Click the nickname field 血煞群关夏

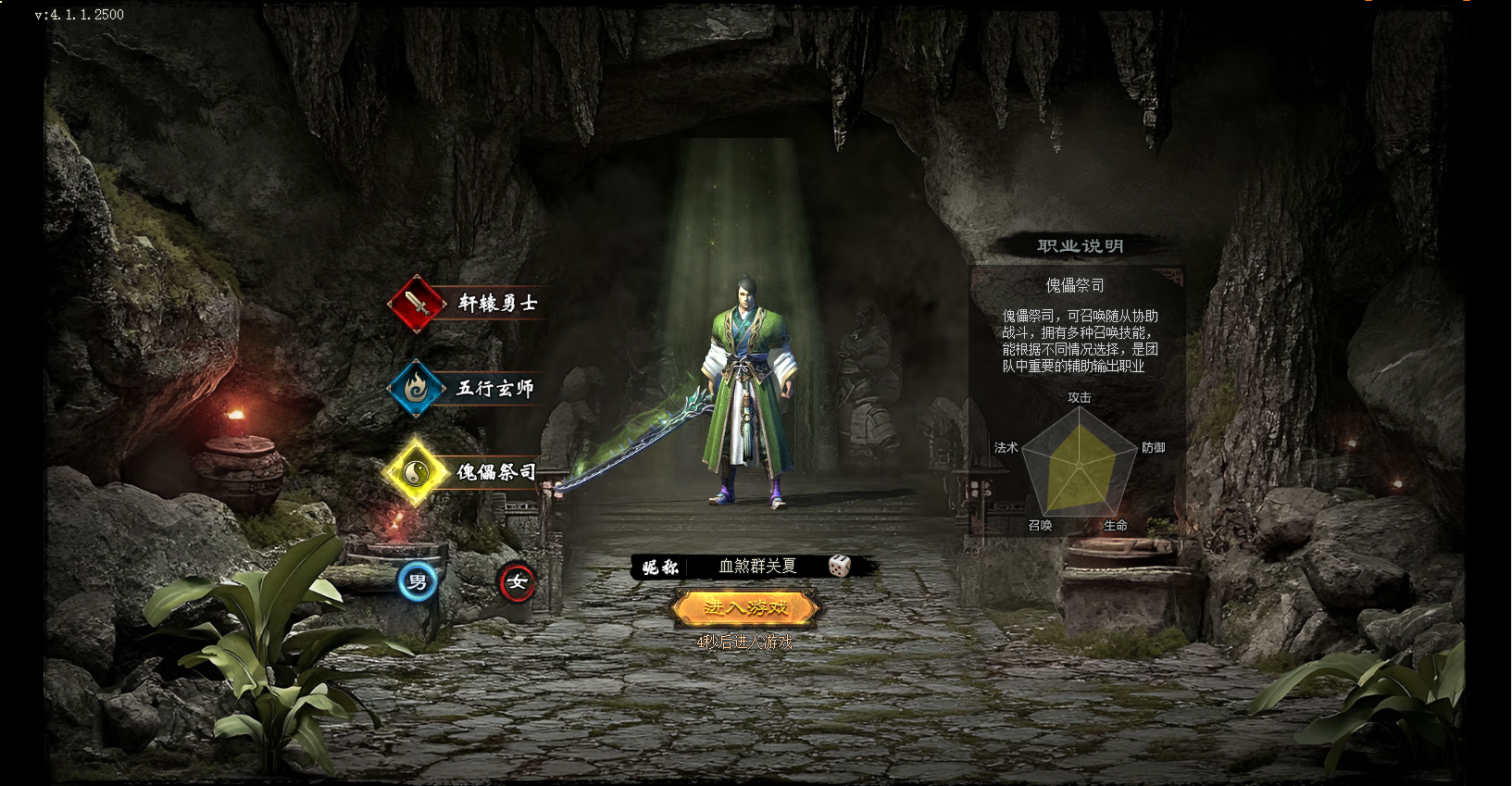click(x=756, y=566)
